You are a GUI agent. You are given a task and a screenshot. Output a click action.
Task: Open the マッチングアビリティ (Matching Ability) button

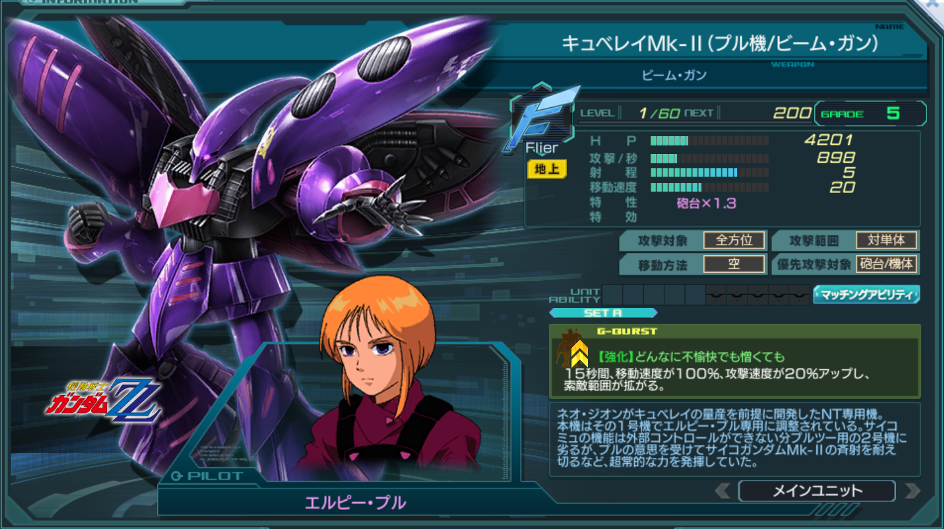pyautogui.click(x=866, y=294)
